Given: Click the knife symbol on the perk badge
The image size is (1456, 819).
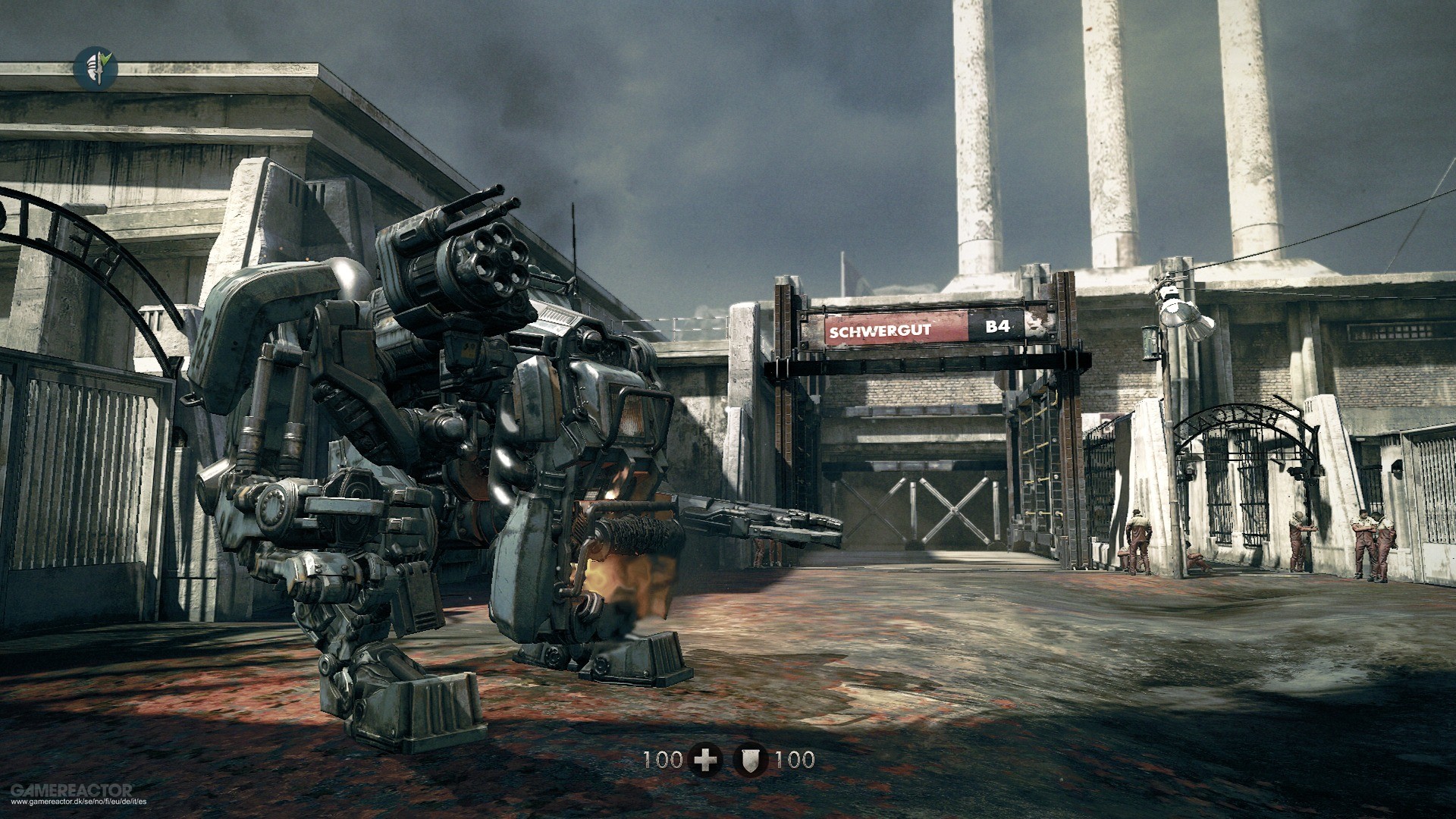Looking at the screenshot, I should pos(99,68).
